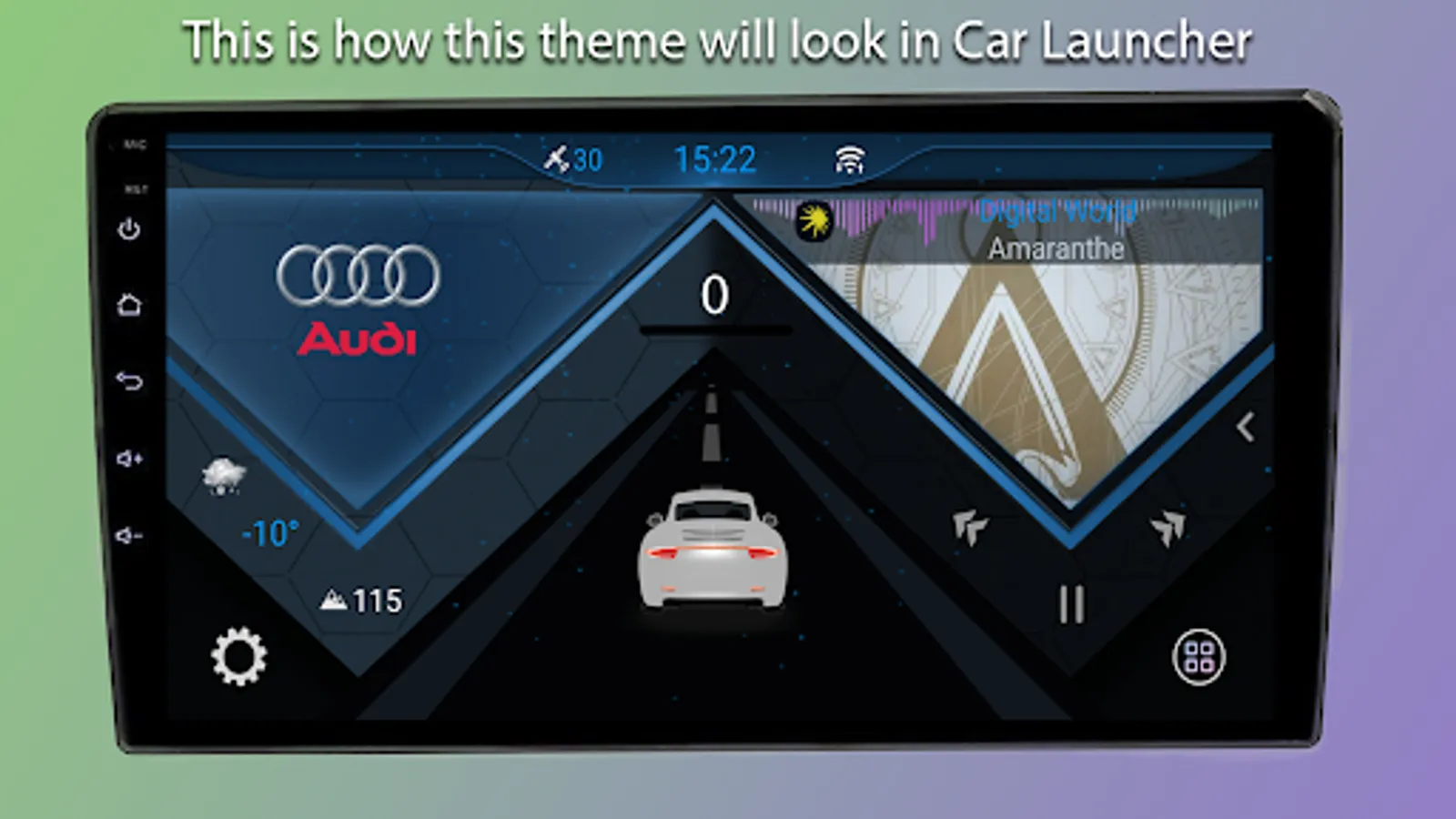The image size is (1456, 819).
Task: Tap the weather cloud icon
Action: 224,475
